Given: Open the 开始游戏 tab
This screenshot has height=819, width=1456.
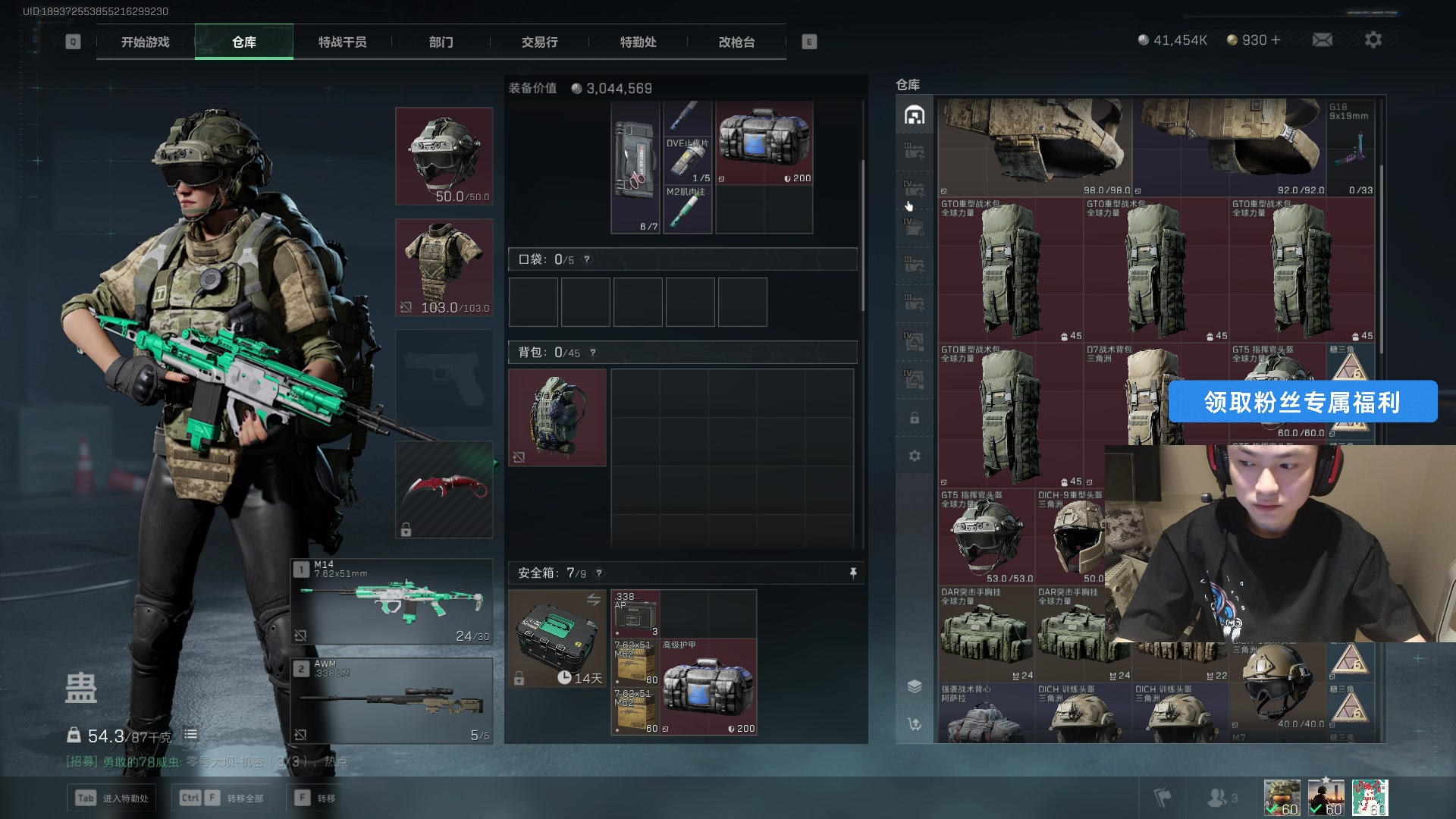Looking at the screenshot, I should pos(146,42).
